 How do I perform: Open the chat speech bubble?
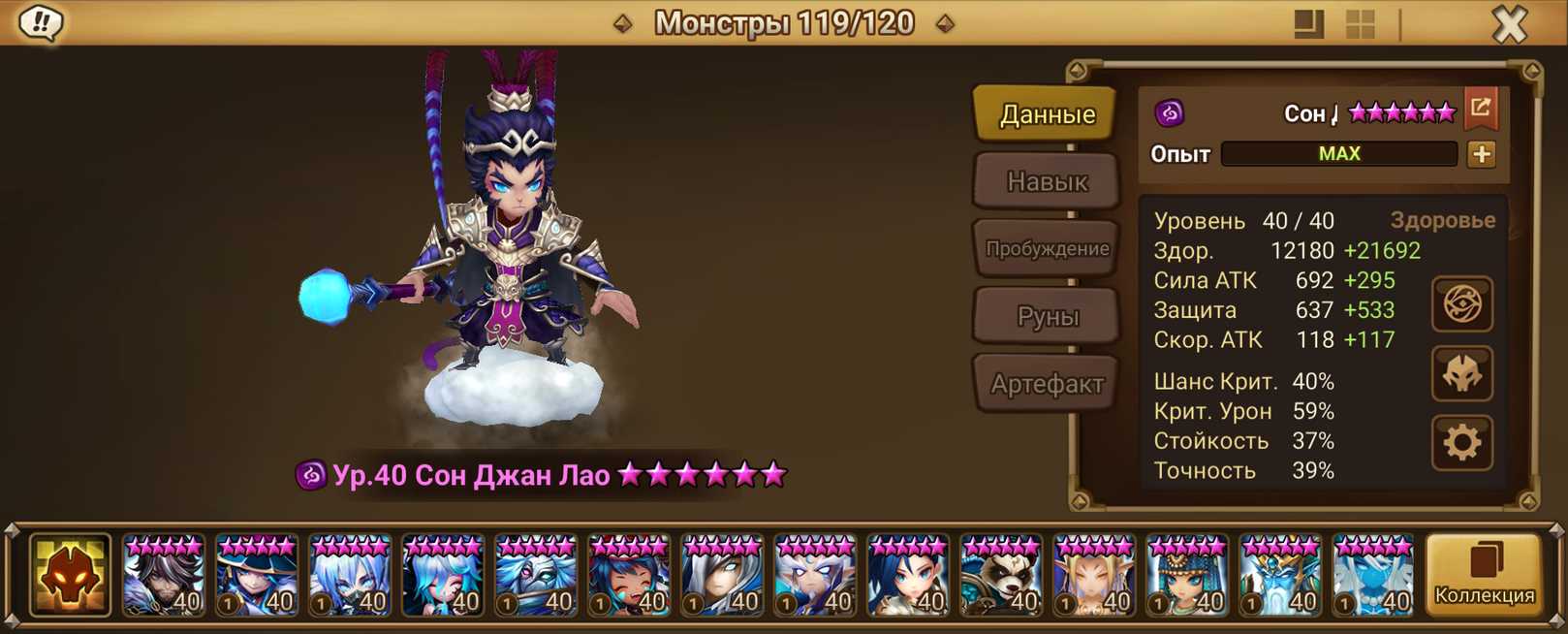[41, 22]
